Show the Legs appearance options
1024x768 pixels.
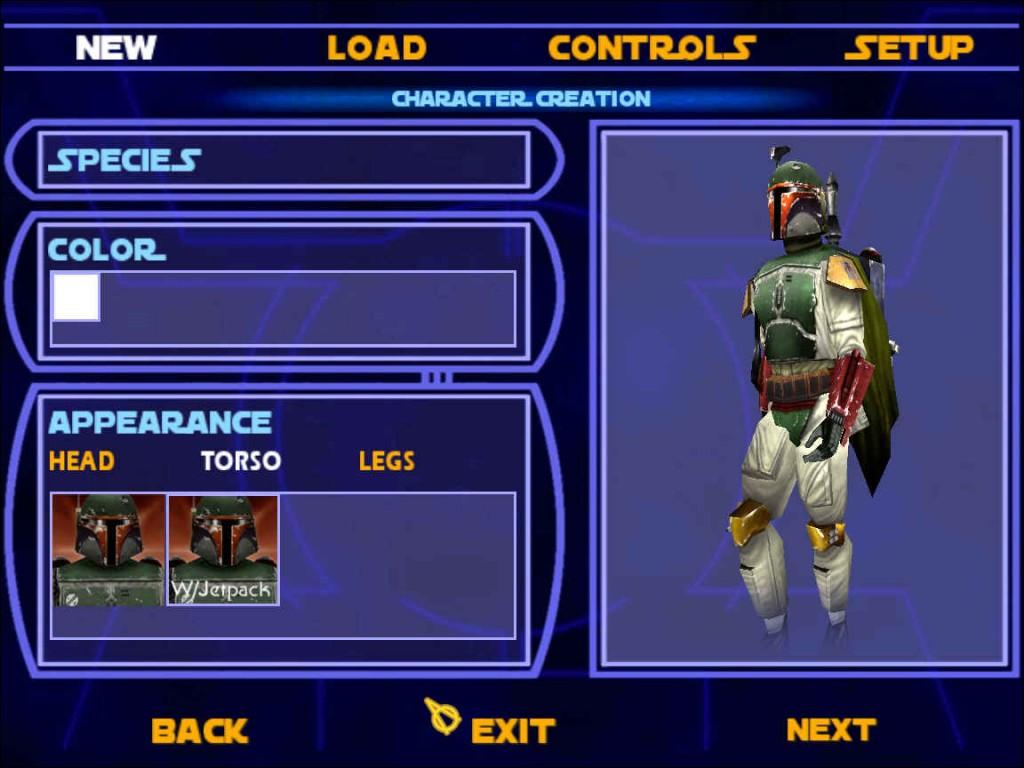pos(386,461)
